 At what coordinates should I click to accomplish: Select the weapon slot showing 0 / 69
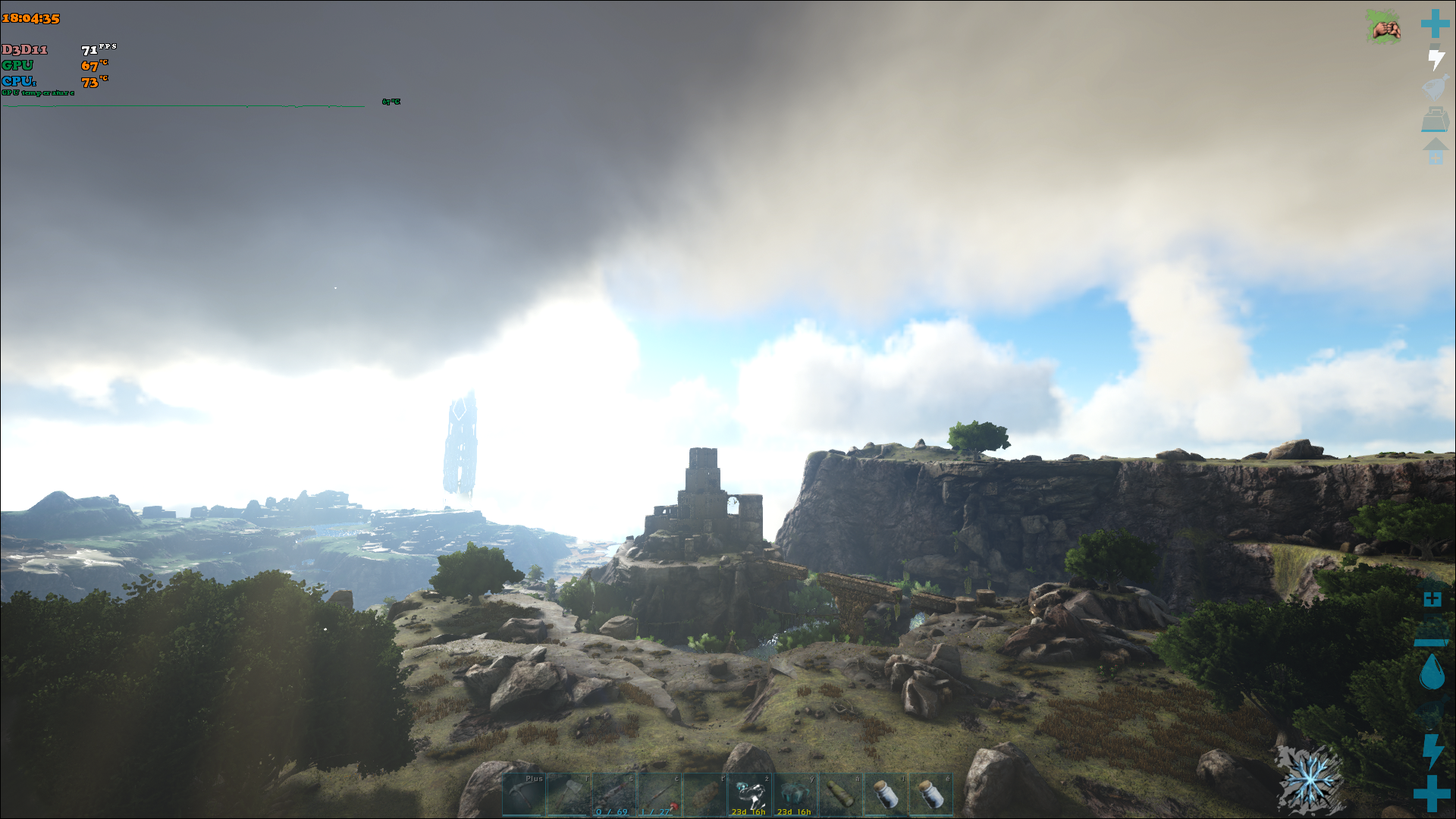[615, 795]
